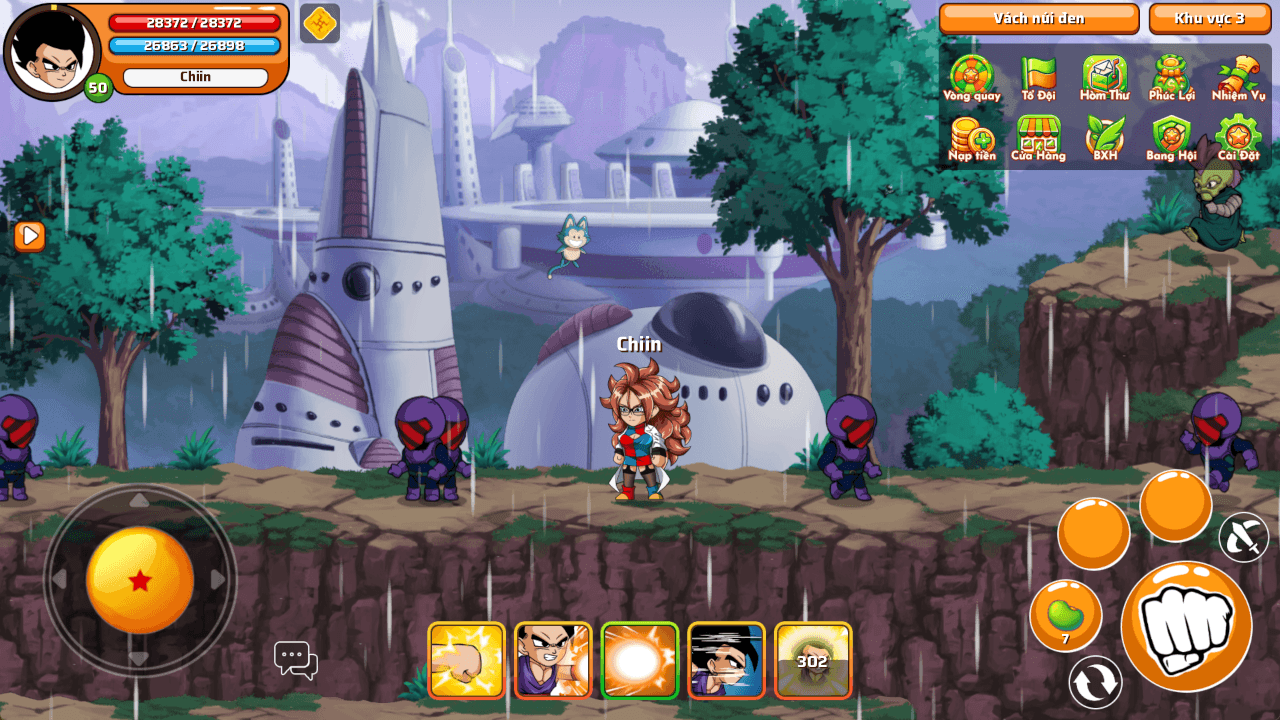Open Cài Đặt settings gear
The height and width of the screenshot is (720, 1280).
(1238, 137)
